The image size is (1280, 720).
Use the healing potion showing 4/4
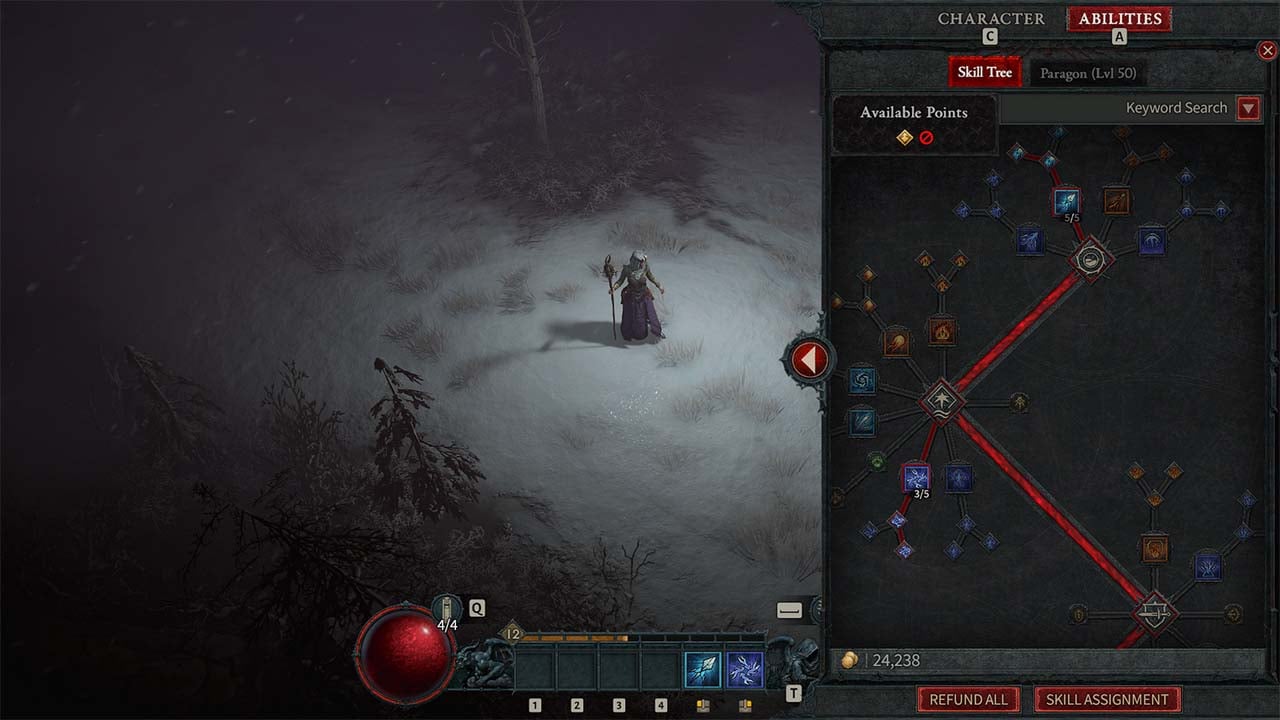[x=446, y=608]
